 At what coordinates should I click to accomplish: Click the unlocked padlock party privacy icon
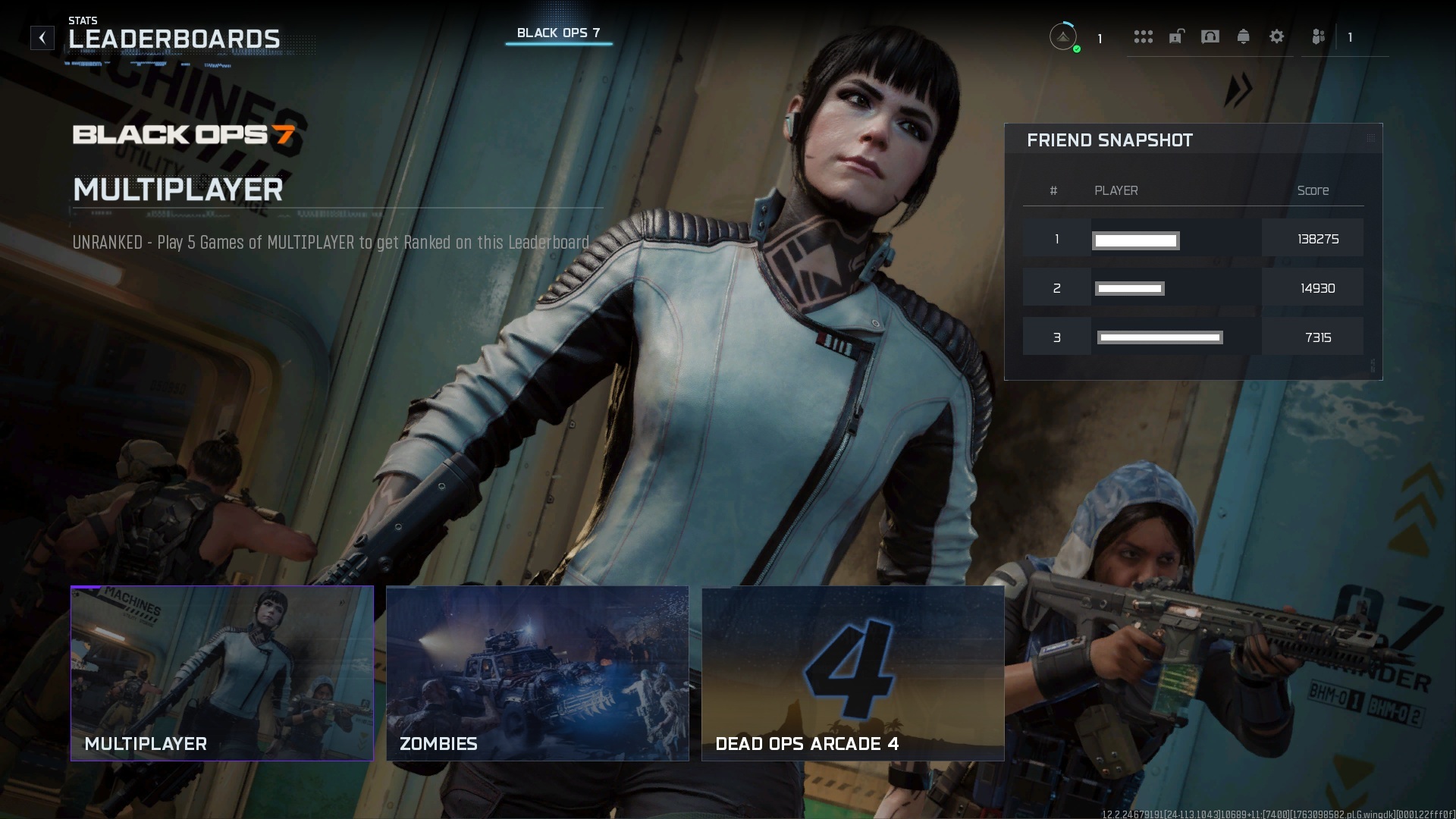(x=1176, y=36)
